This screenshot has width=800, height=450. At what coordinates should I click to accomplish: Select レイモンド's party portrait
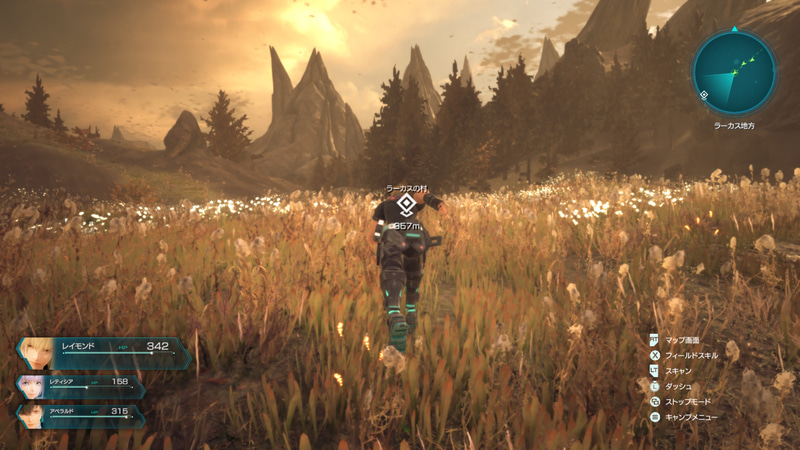(x=37, y=354)
